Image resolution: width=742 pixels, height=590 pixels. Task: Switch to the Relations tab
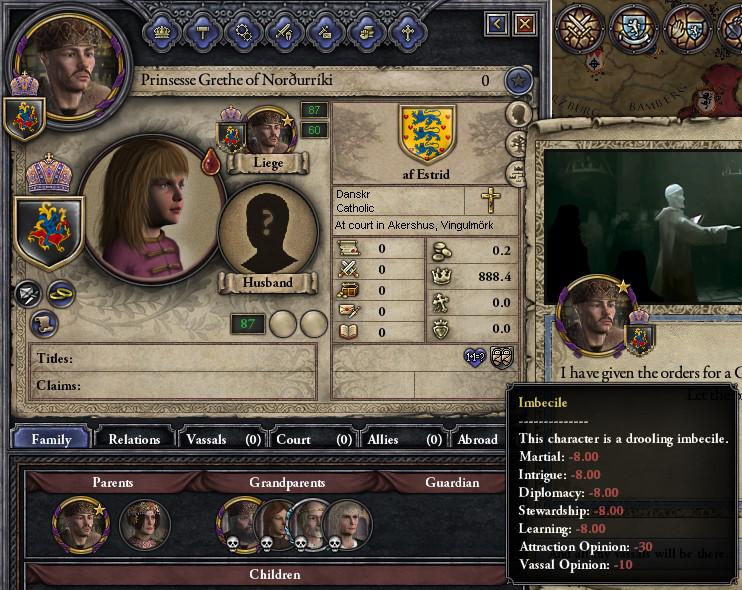(134, 439)
